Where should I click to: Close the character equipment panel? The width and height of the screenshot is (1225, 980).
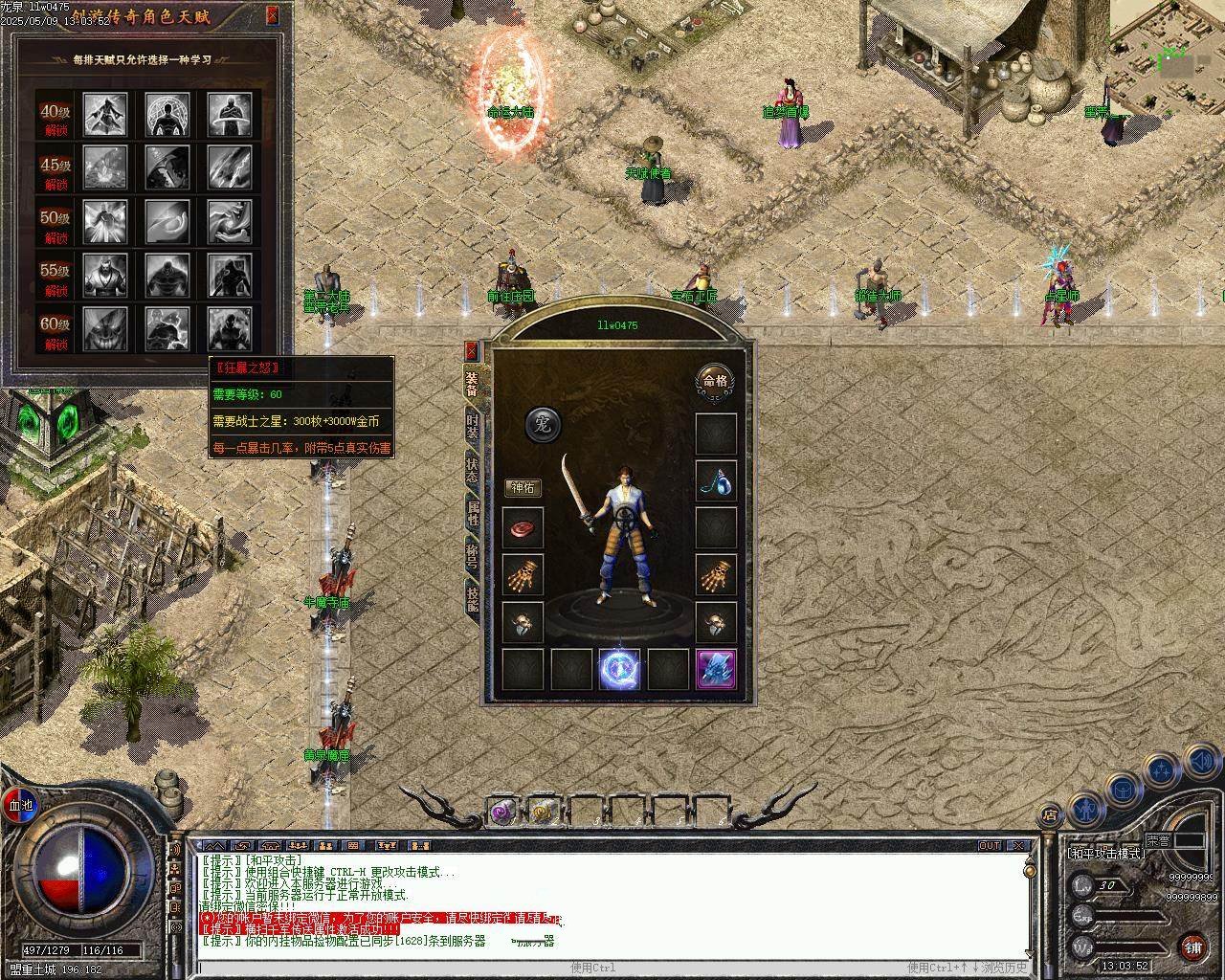click(471, 351)
